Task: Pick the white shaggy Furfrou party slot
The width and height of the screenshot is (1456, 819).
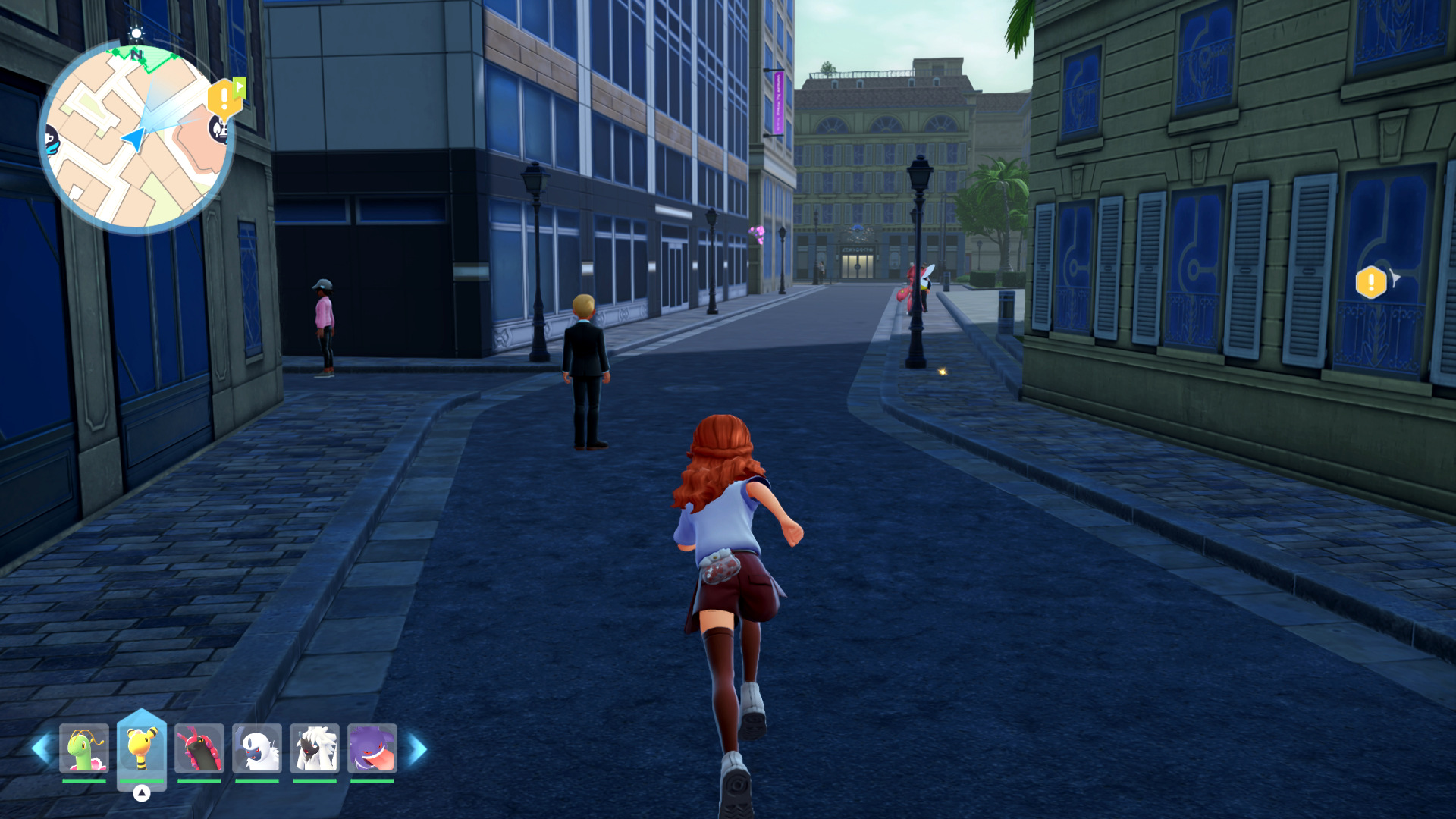Action: (x=315, y=748)
